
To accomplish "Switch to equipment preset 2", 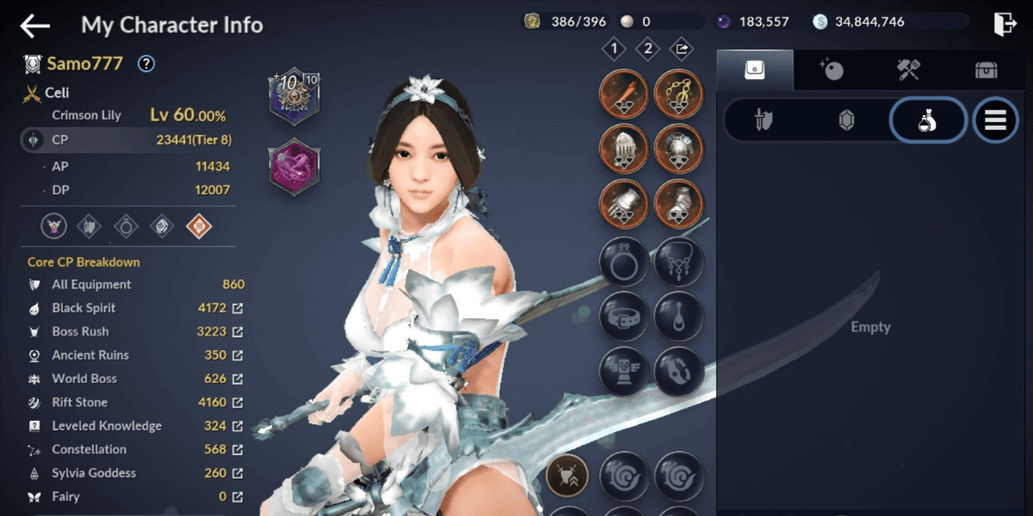I will (x=648, y=48).
